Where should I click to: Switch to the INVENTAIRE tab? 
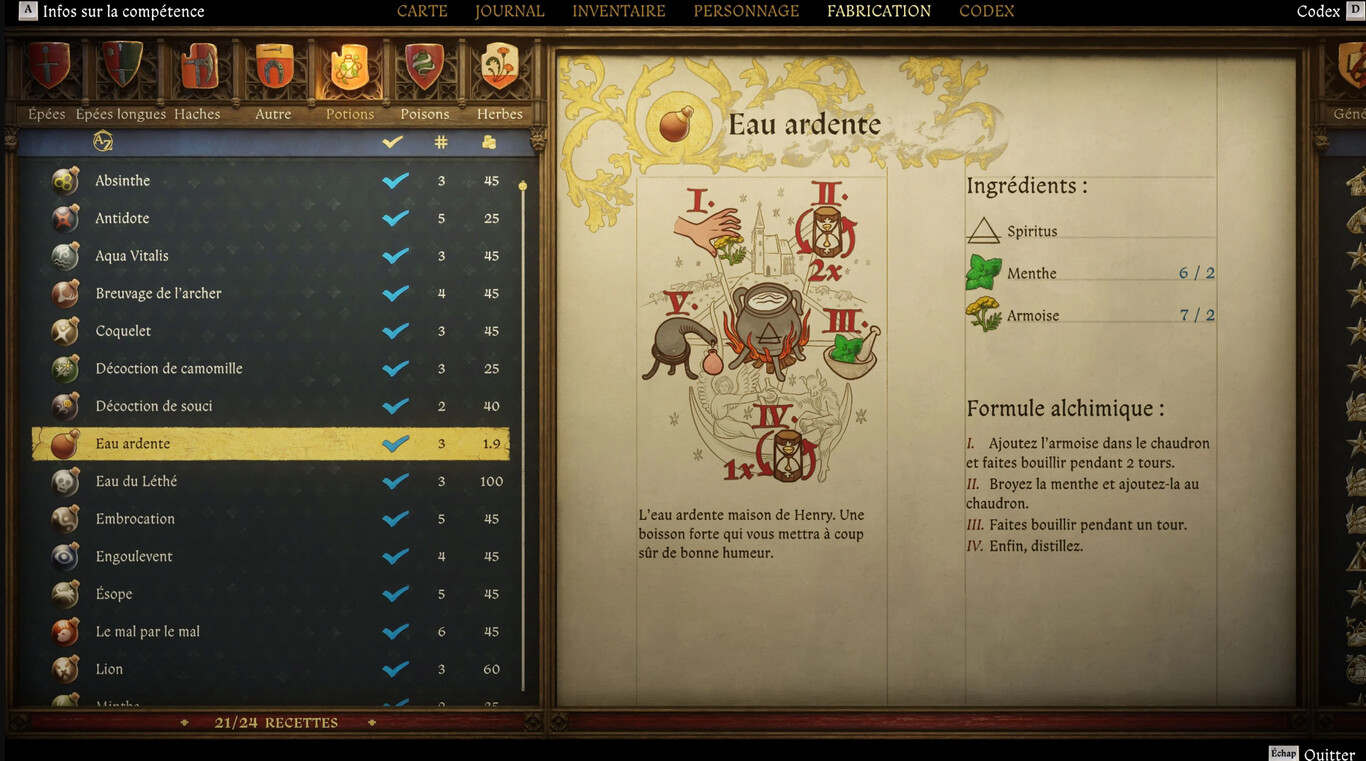[618, 11]
